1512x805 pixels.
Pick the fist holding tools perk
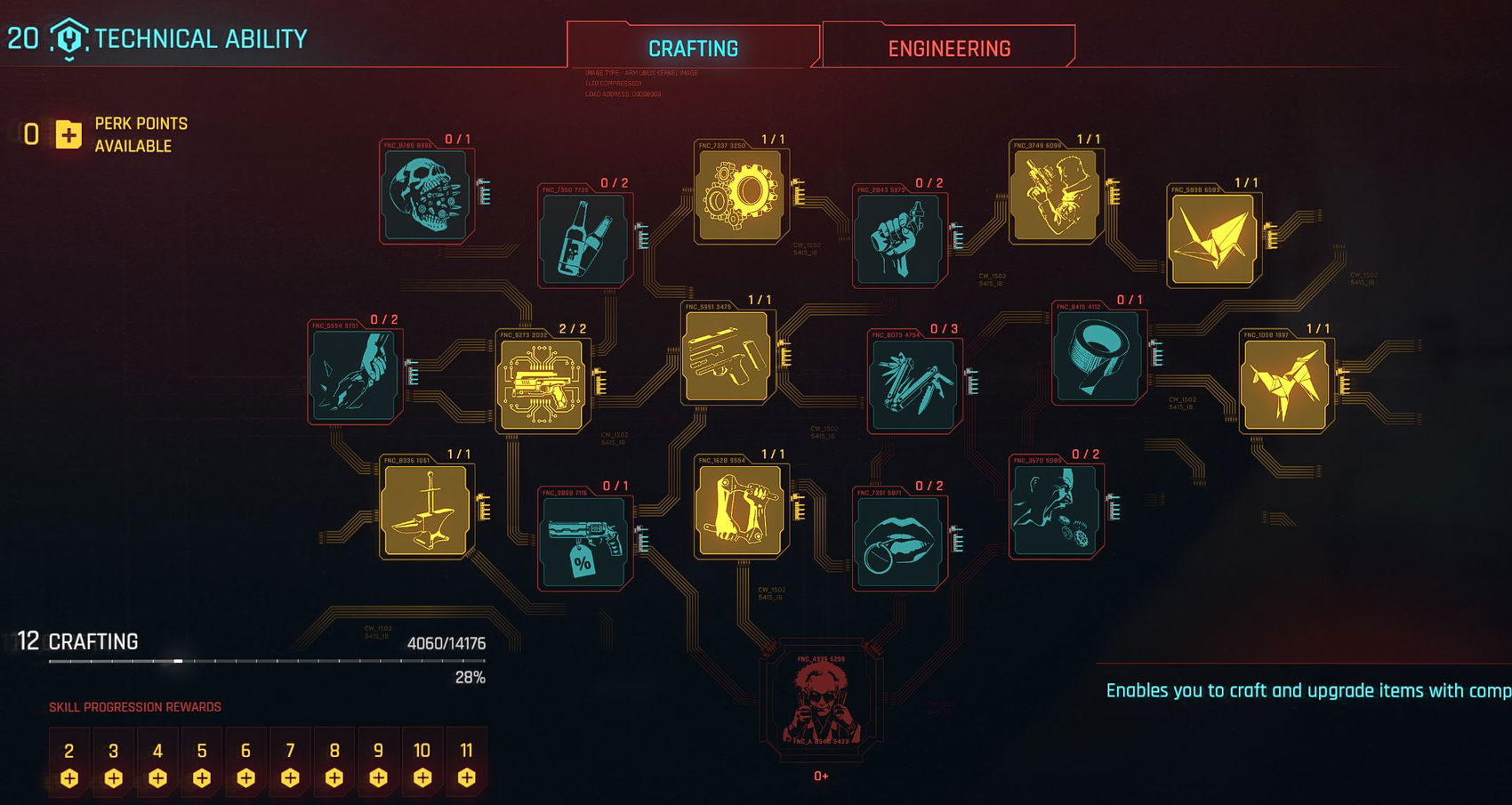(899, 238)
